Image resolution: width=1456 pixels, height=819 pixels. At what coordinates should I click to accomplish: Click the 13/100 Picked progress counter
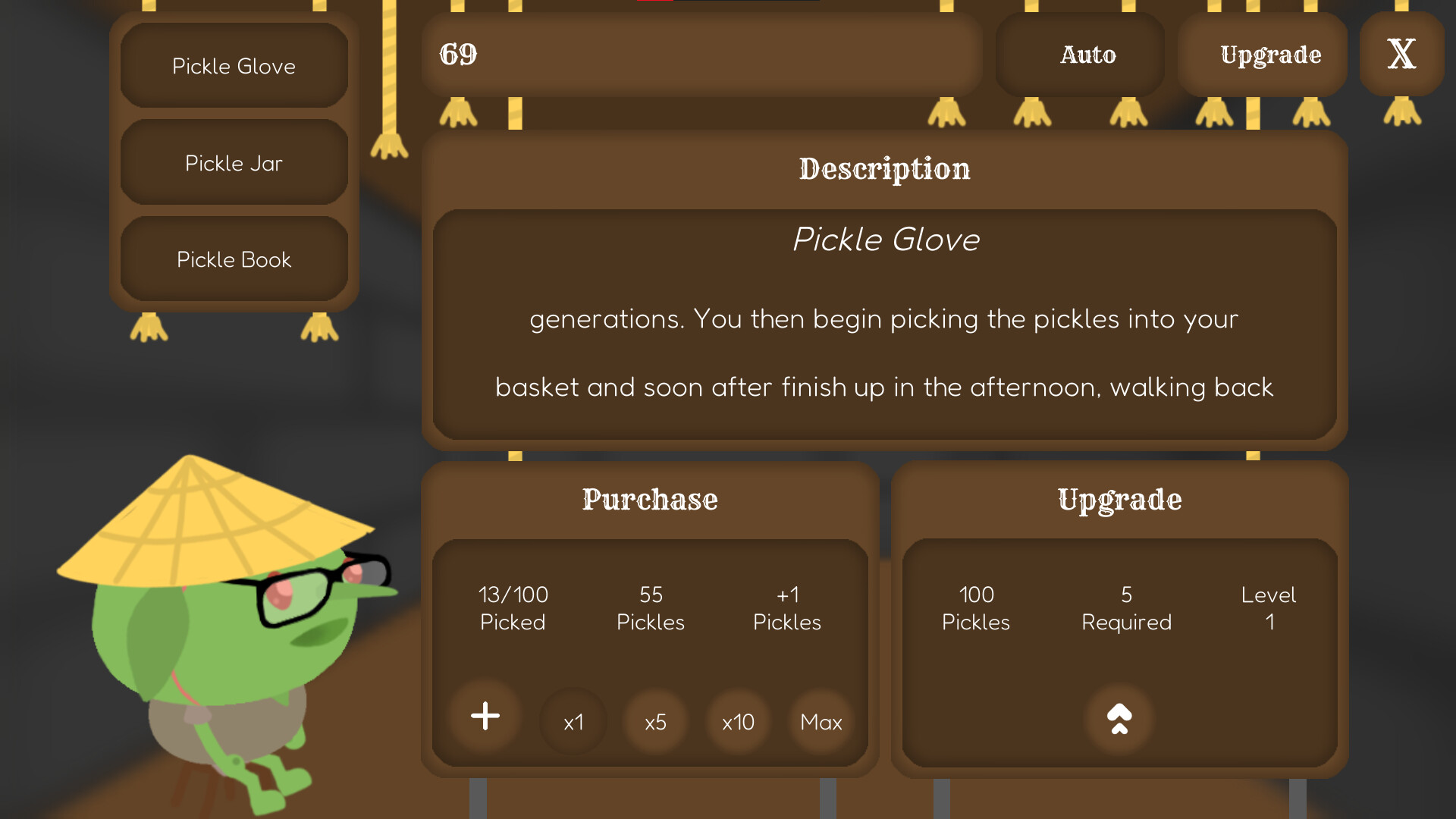pyautogui.click(x=513, y=608)
